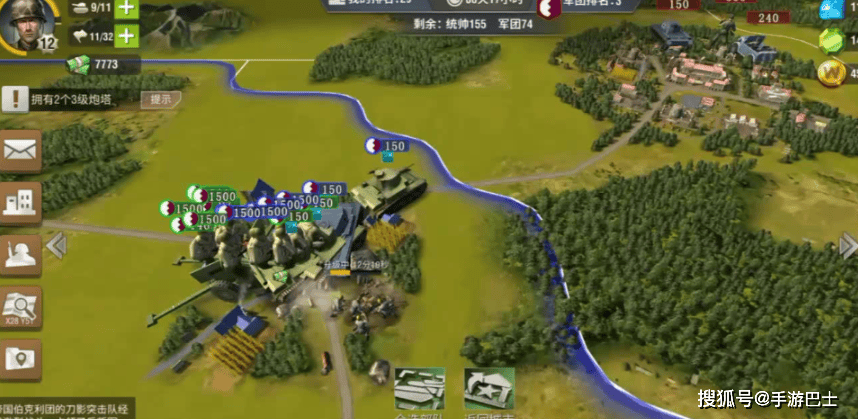Open the soldier commander menu
Viewport: 858px width, 419px height.
(21, 255)
